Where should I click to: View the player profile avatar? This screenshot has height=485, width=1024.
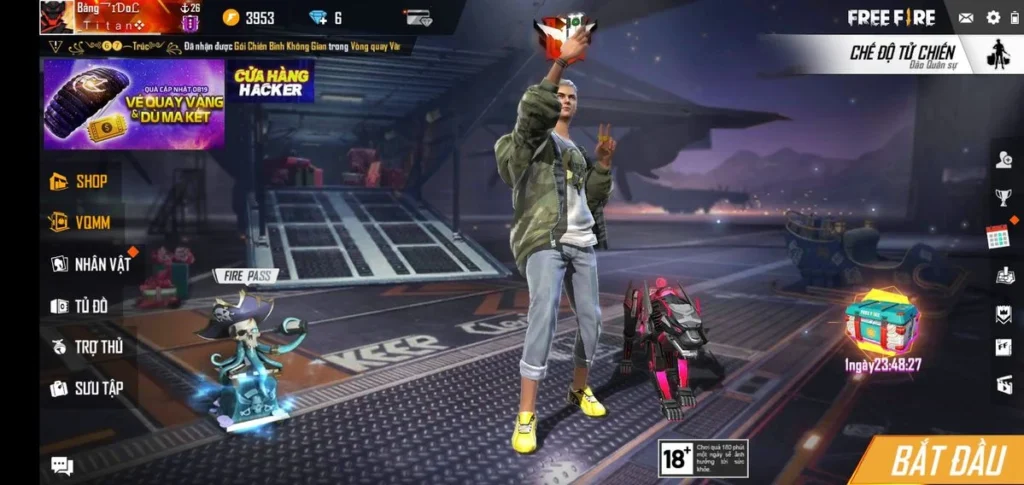coord(56,17)
